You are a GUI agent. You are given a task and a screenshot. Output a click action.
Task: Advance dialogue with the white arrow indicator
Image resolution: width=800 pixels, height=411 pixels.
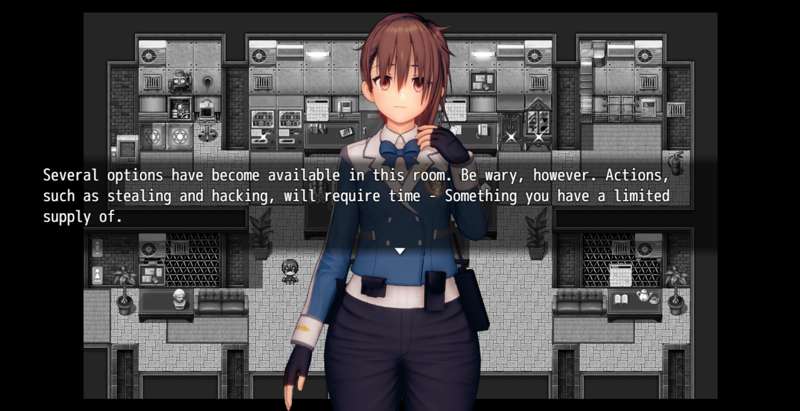(400, 250)
